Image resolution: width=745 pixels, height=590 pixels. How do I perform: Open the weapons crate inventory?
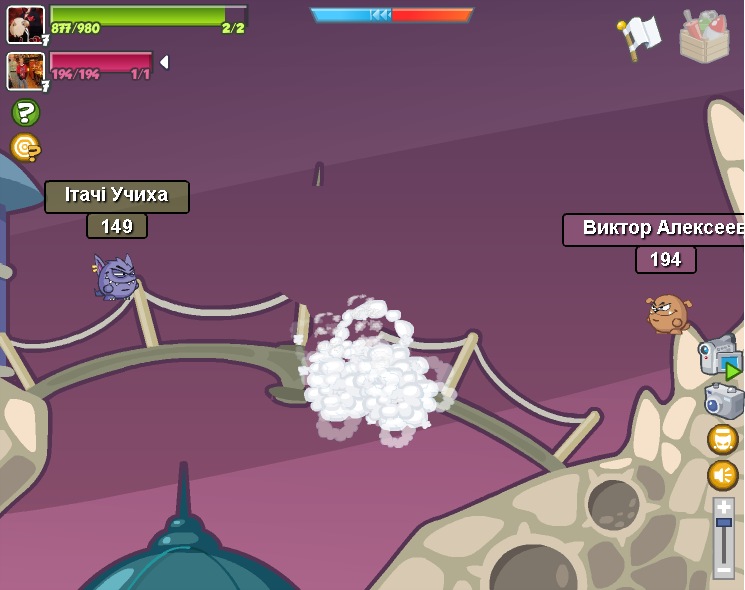[704, 37]
